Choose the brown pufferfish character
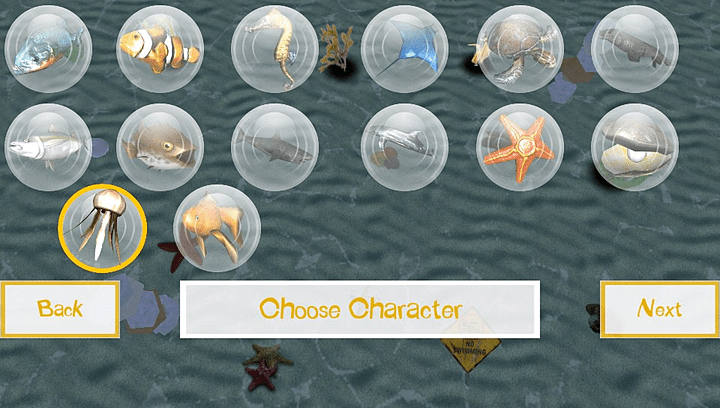The height and width of the screenshot is (408, 720). (160, 147)
